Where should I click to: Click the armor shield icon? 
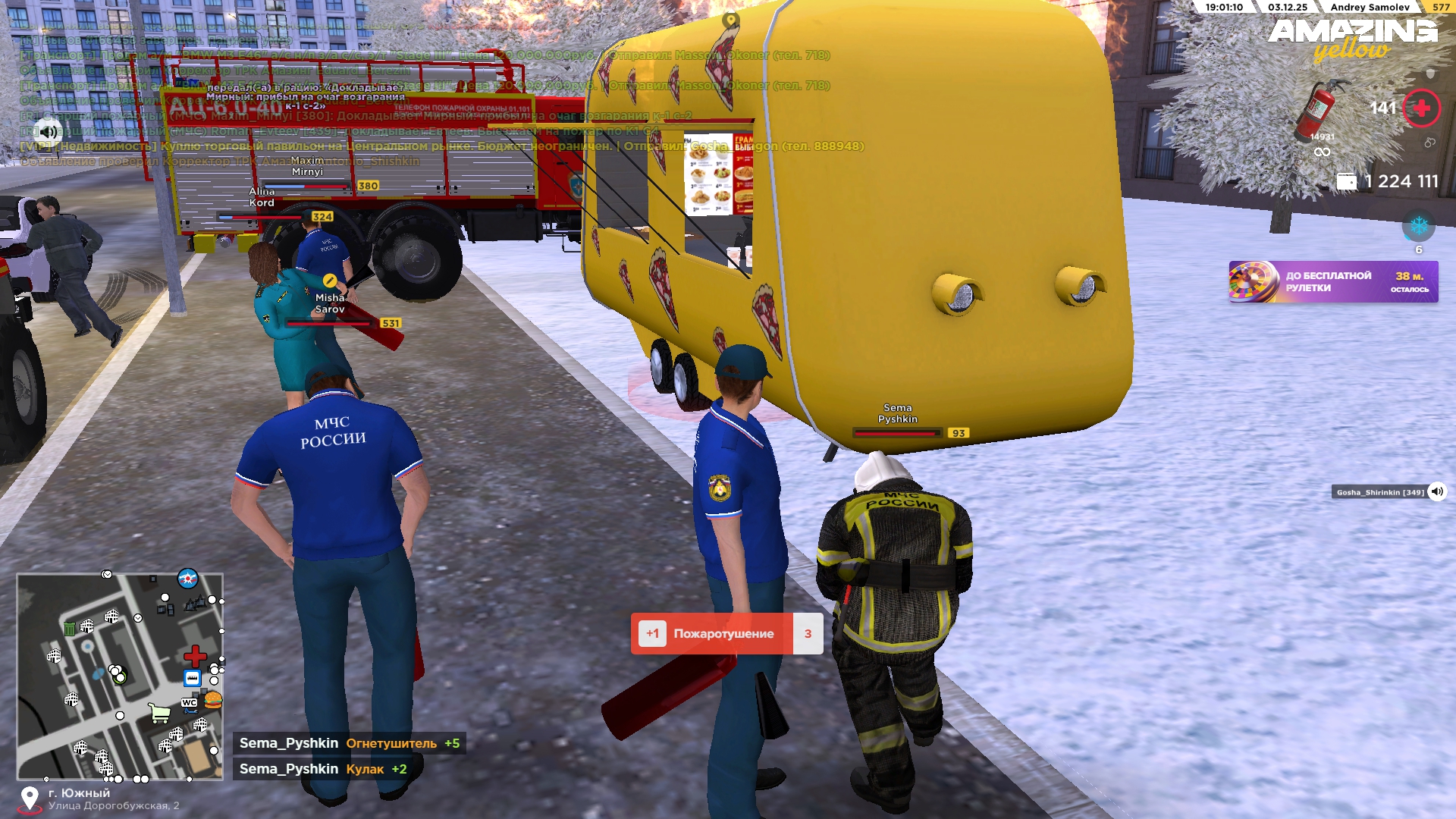[1430, 74]
